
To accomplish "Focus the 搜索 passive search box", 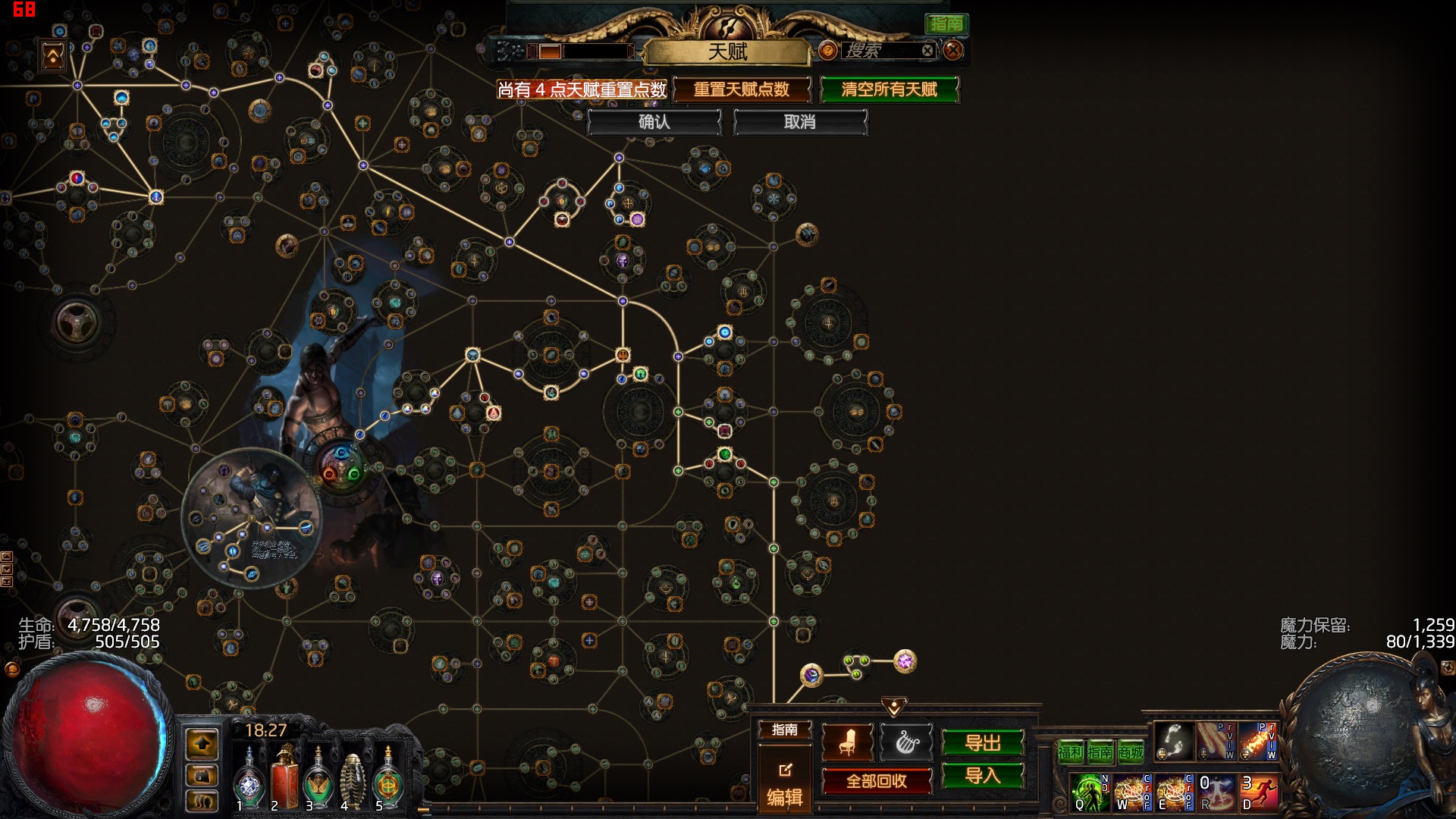I will coord(880,51).
